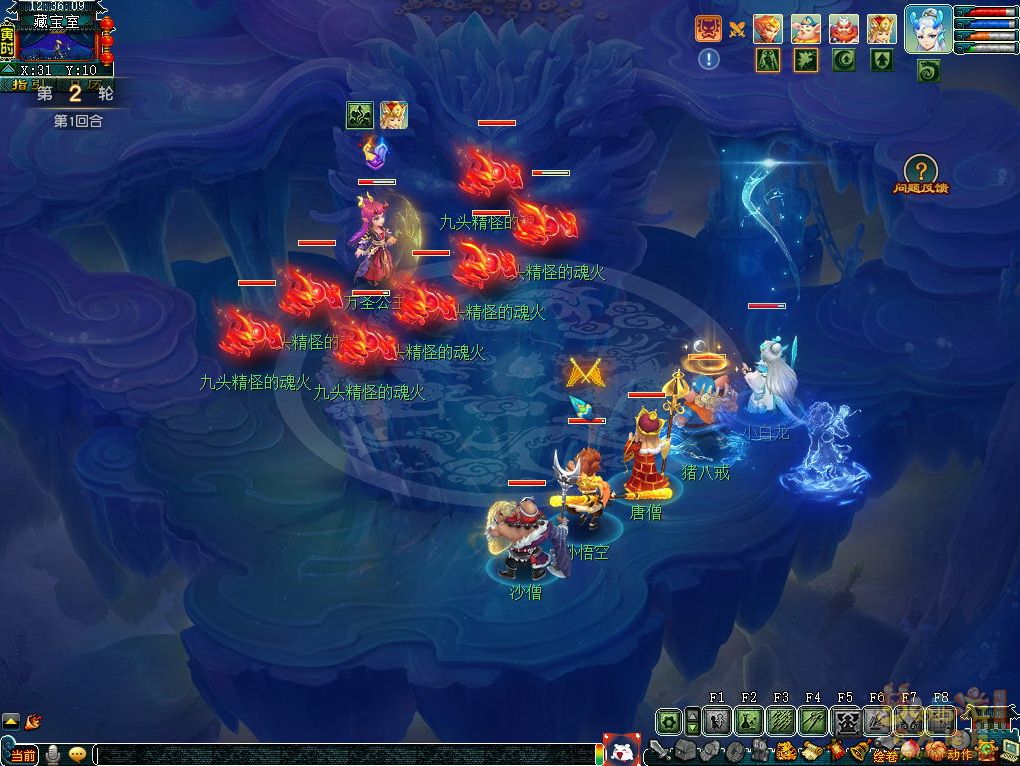1020x766 pixels.
Task: Activate the F3 slash skill
Action: (x=781, y=720)
